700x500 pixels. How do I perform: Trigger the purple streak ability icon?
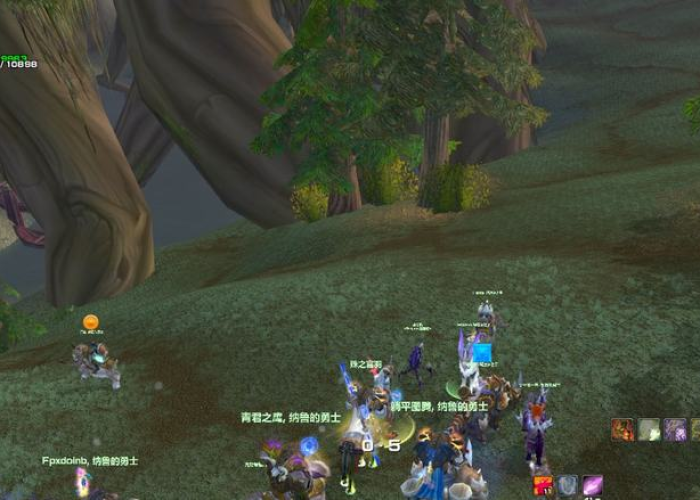pos(593,486)
